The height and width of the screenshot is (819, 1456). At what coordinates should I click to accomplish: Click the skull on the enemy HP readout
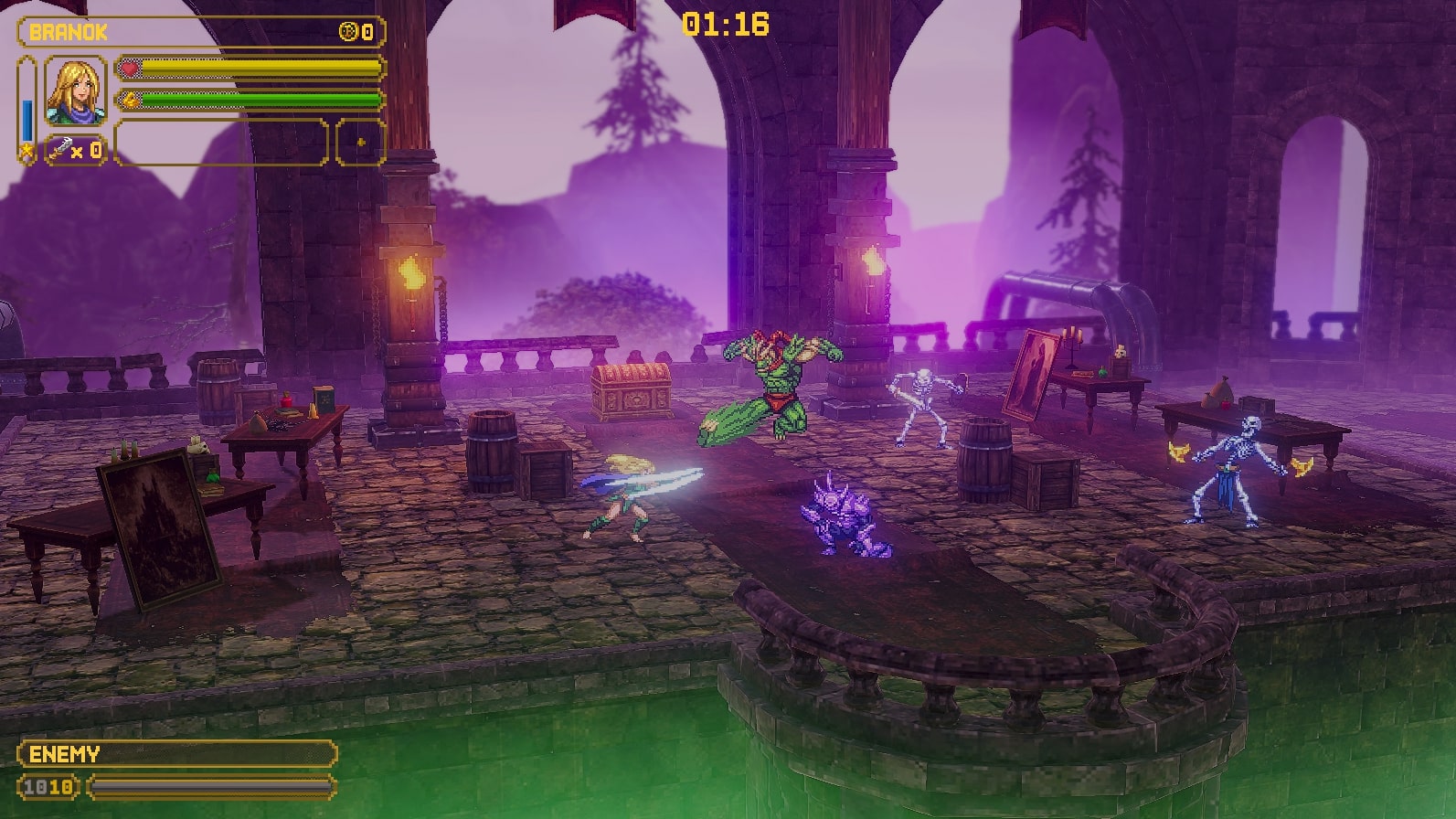click(46, 787)
